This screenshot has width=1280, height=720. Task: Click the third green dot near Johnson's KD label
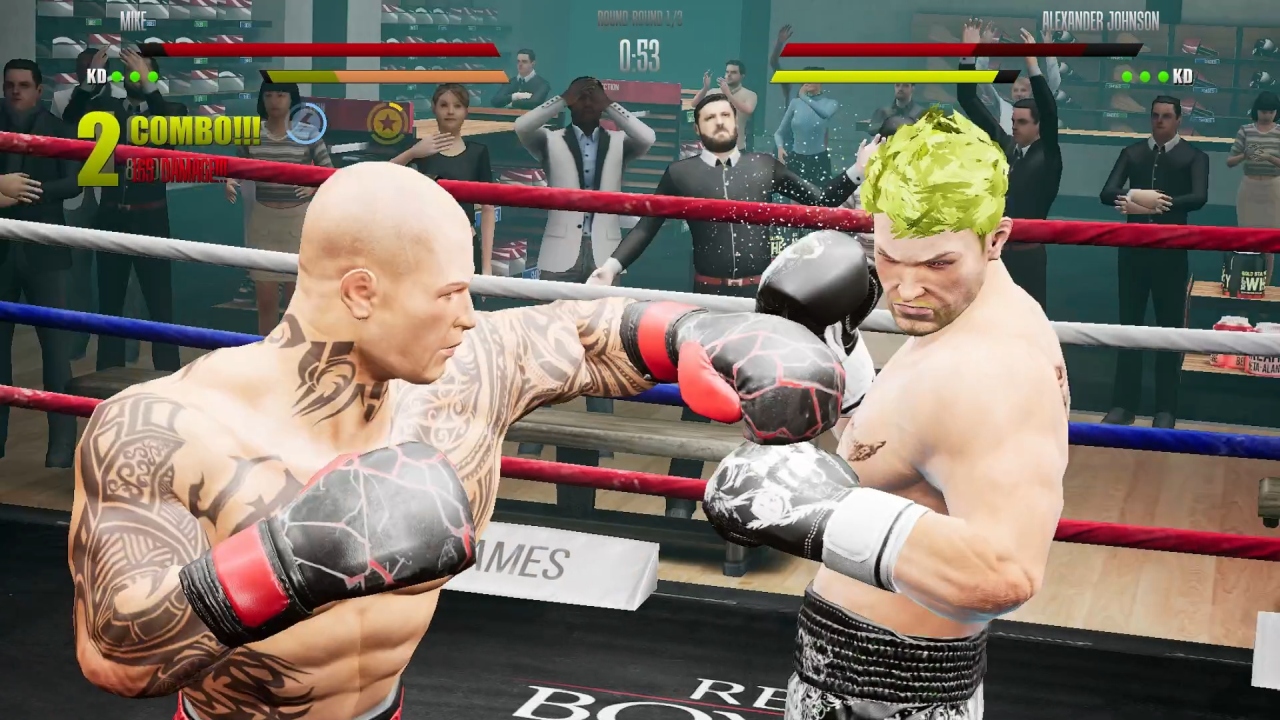(x=1163, y=76)
